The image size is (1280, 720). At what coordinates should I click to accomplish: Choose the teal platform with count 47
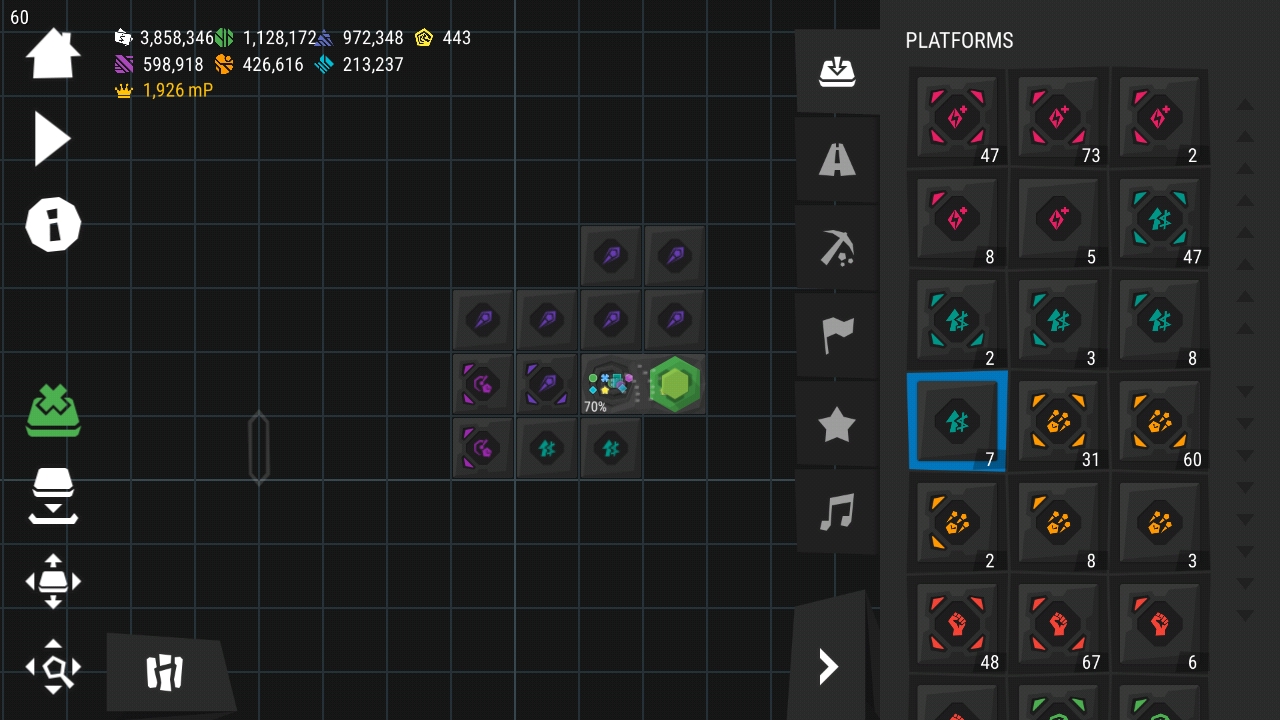tap(1159, 219)
